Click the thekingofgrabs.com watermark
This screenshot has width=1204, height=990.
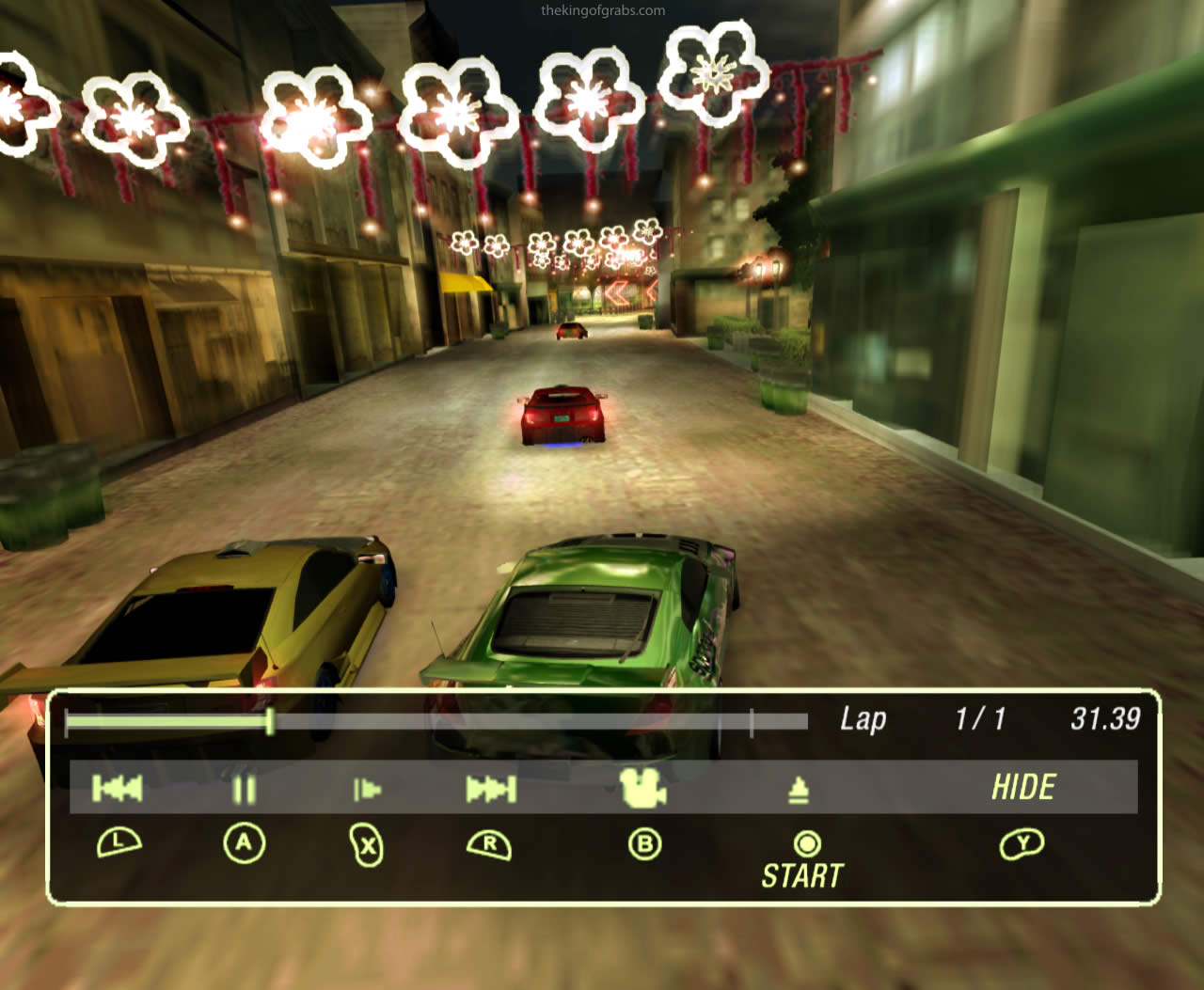click(x=601, y=11)
